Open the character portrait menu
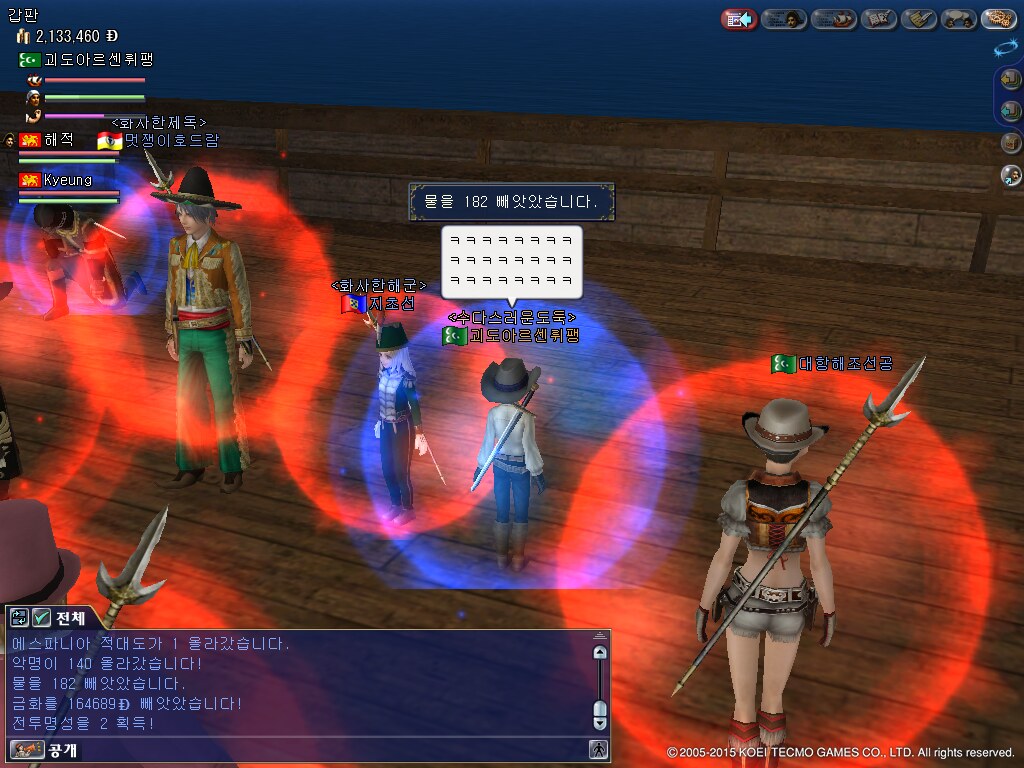This screenshot has height=768, width=1024. [x=784, y=19]
